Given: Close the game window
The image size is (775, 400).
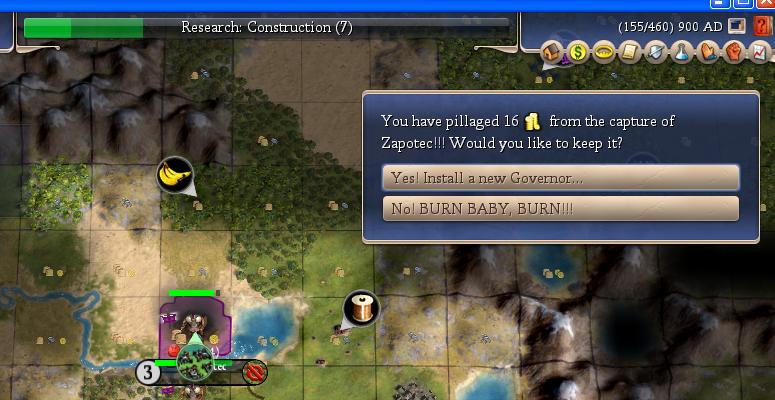Looking at the screenshot, I should tap(765, 4).
